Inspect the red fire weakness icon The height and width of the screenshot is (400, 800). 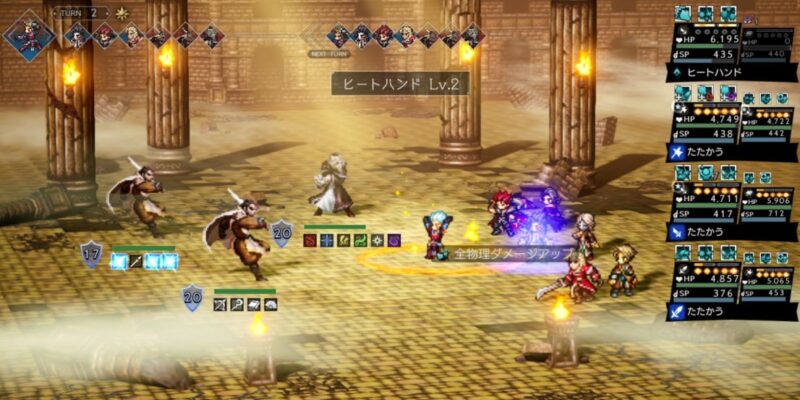pos(311,240)
